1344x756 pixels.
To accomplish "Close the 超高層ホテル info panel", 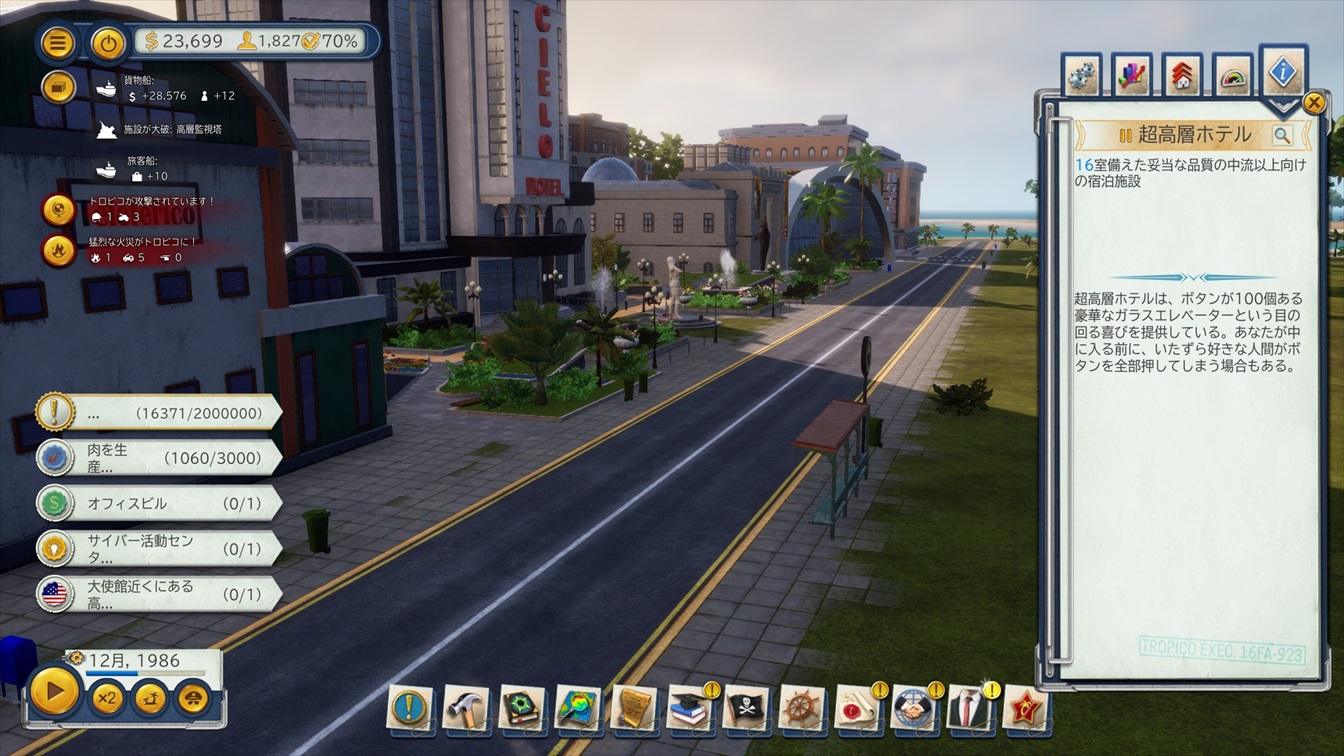I will coord(1314,102).
